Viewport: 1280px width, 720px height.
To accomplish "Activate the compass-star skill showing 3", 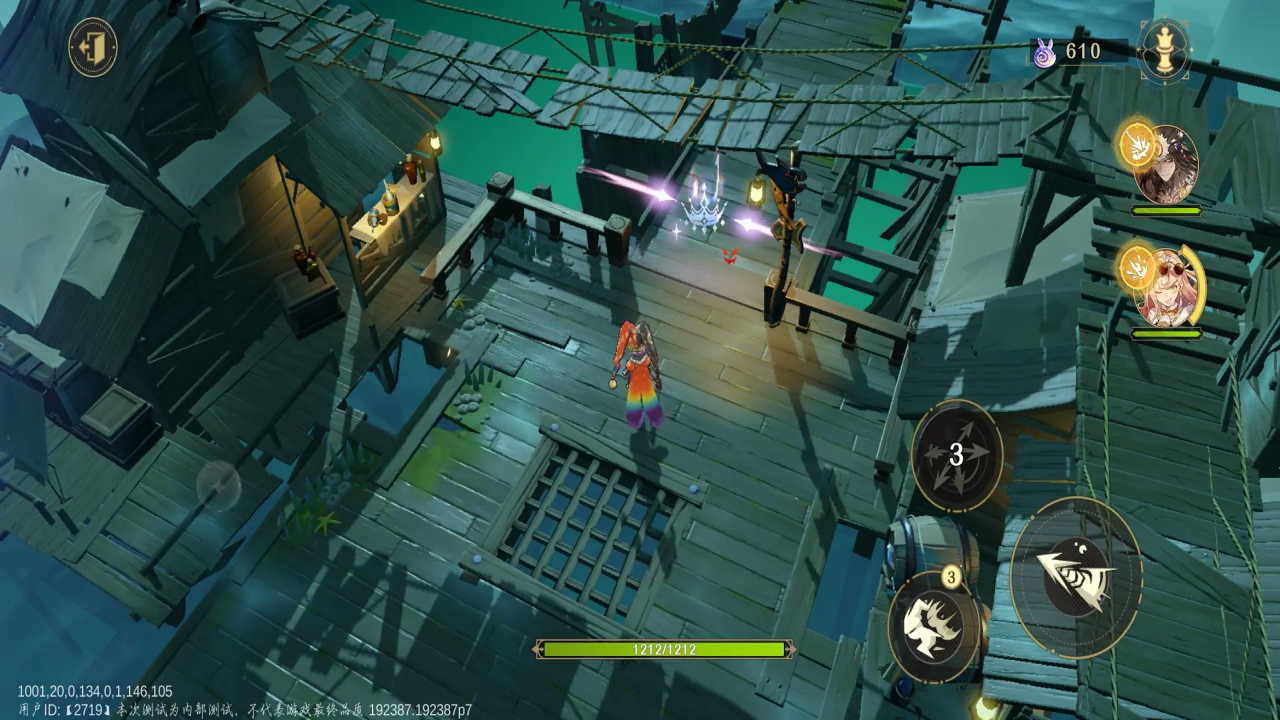I will point(957,456).
